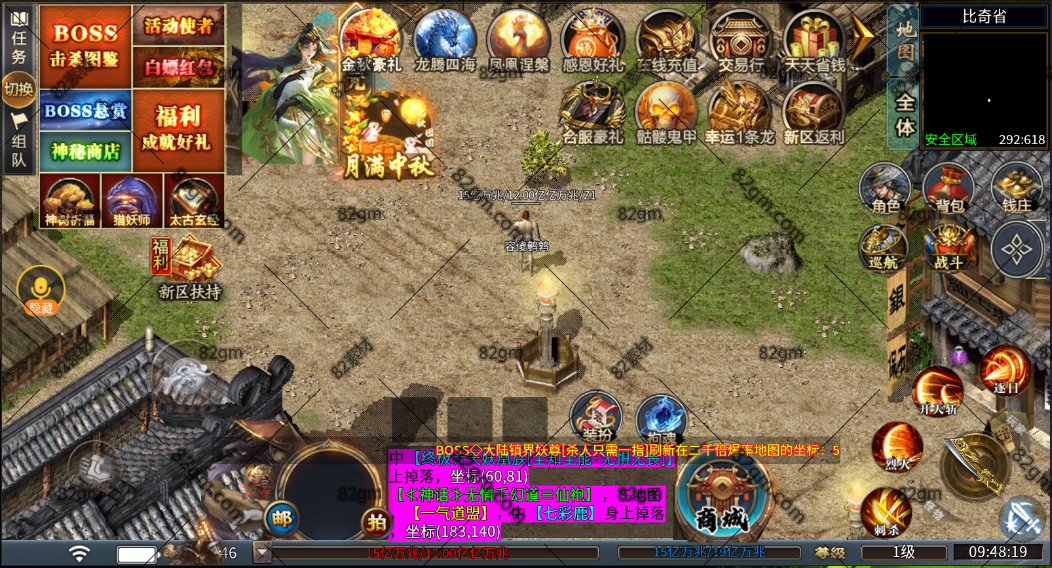This screenshot has height=568, width=1052.
Task: Open the 地图 map button
Action: pos(905,39)
